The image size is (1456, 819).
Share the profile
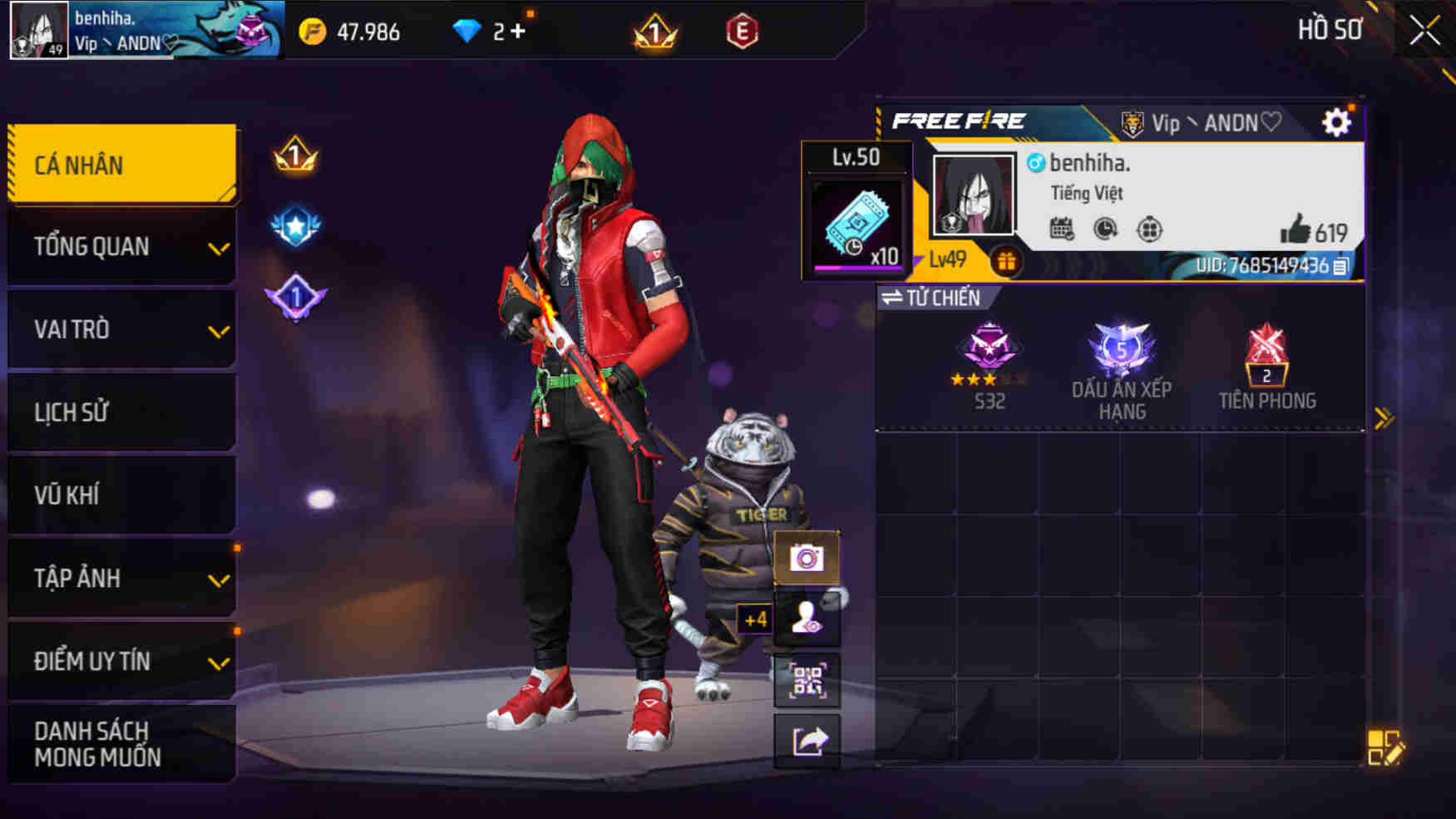(x=807, y=740)
